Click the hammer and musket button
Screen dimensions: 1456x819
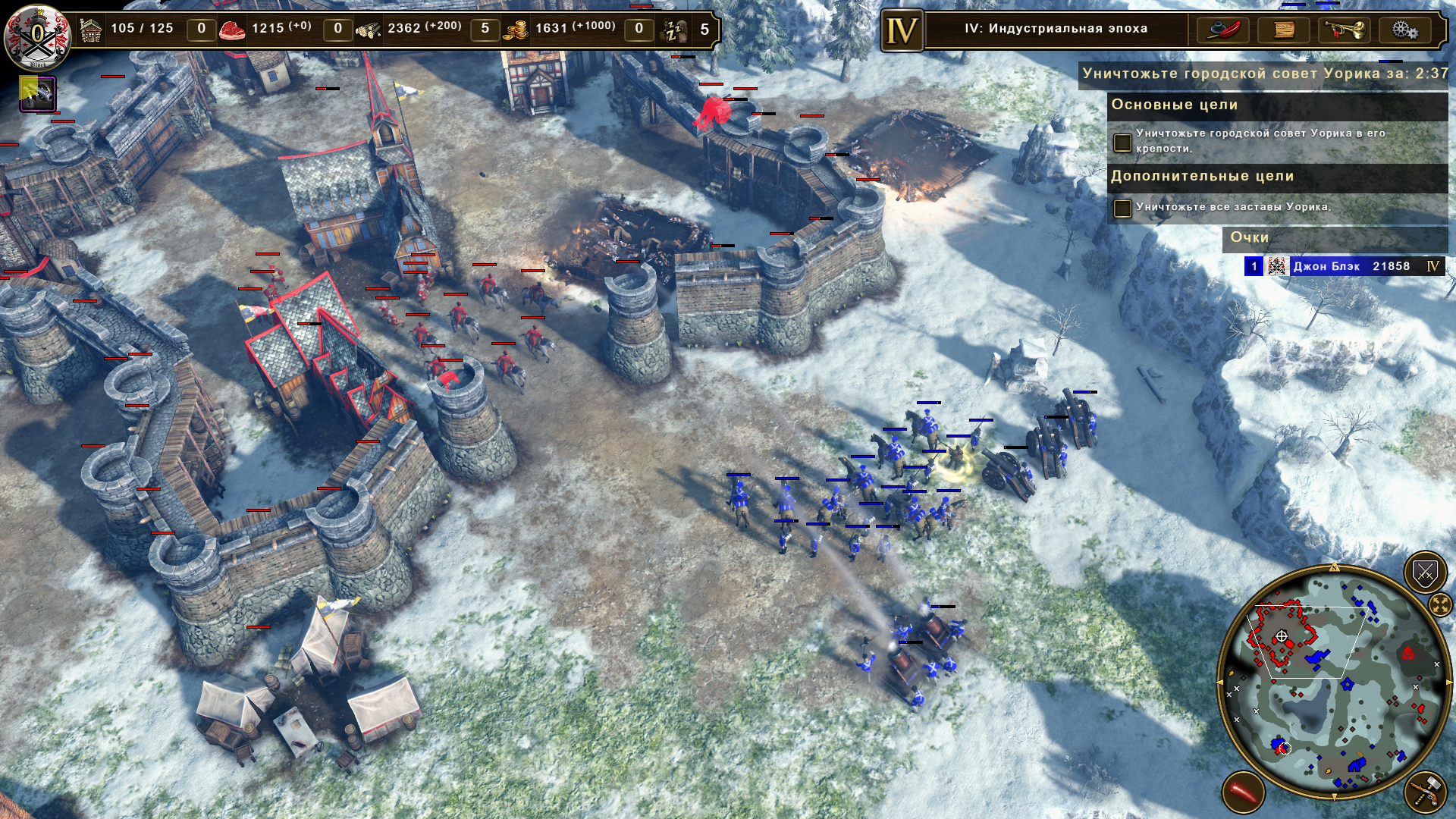coord(1425,792)
